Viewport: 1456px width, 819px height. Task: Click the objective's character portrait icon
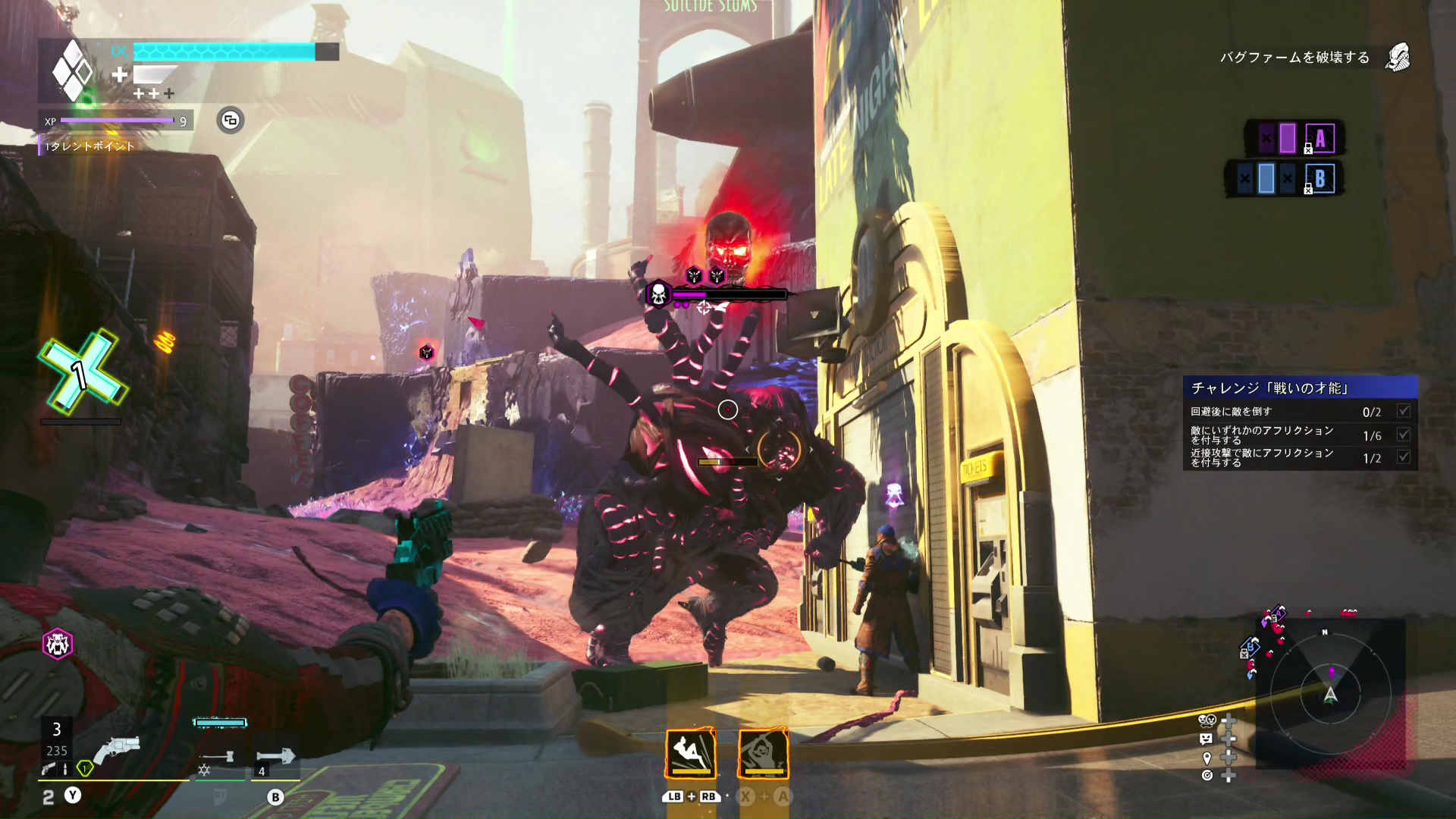(x=1398, y=58)
